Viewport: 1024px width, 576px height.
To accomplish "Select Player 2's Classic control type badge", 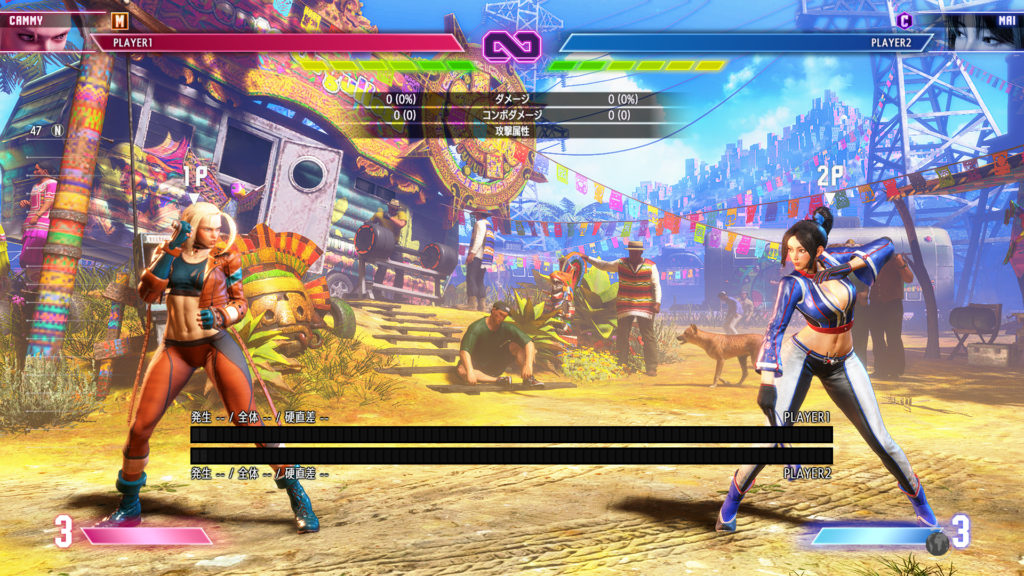I will (x=904, y=20).
